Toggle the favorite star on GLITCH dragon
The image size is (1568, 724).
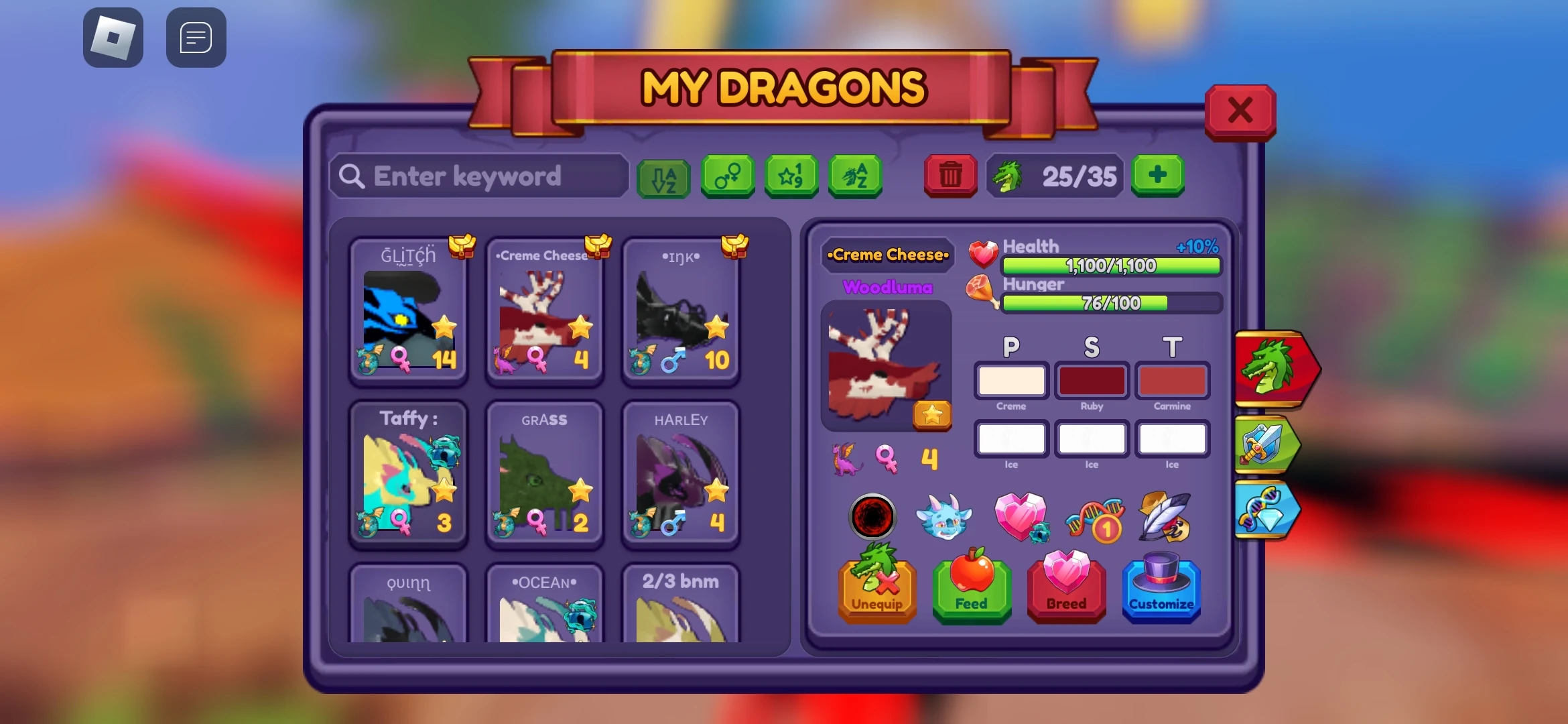[444, 326]
